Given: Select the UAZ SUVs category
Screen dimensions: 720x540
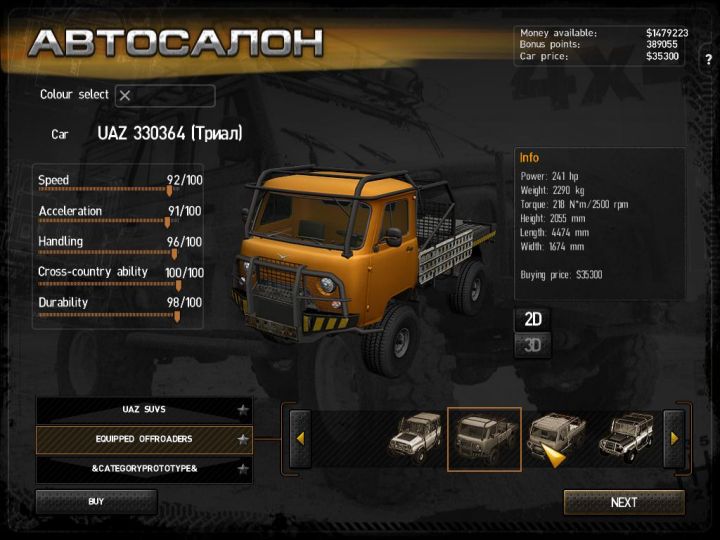Looking at the screenshot, I should pyautogui.click(x=143, y=410).
